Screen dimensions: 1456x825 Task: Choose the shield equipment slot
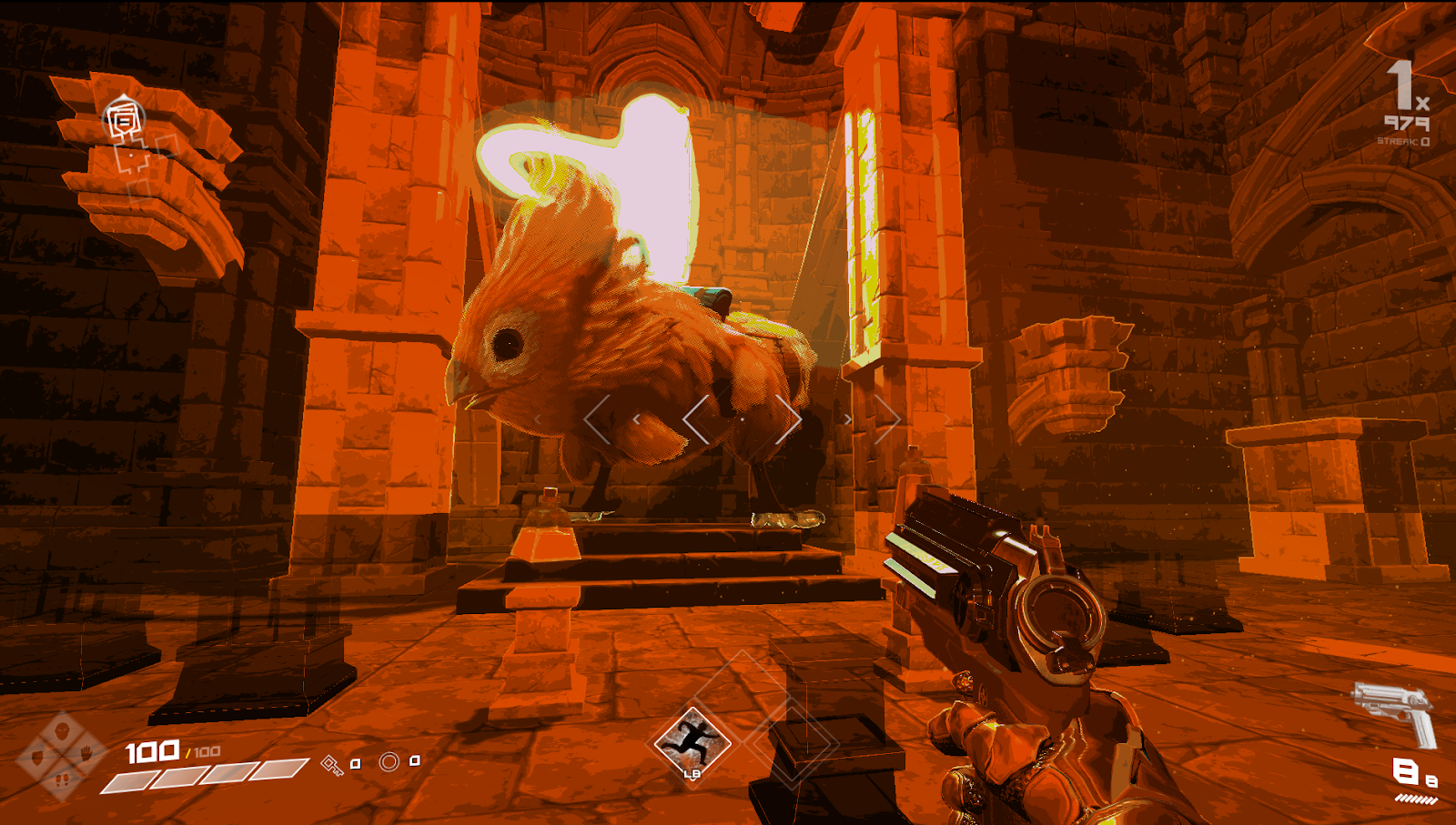point(37,756)
